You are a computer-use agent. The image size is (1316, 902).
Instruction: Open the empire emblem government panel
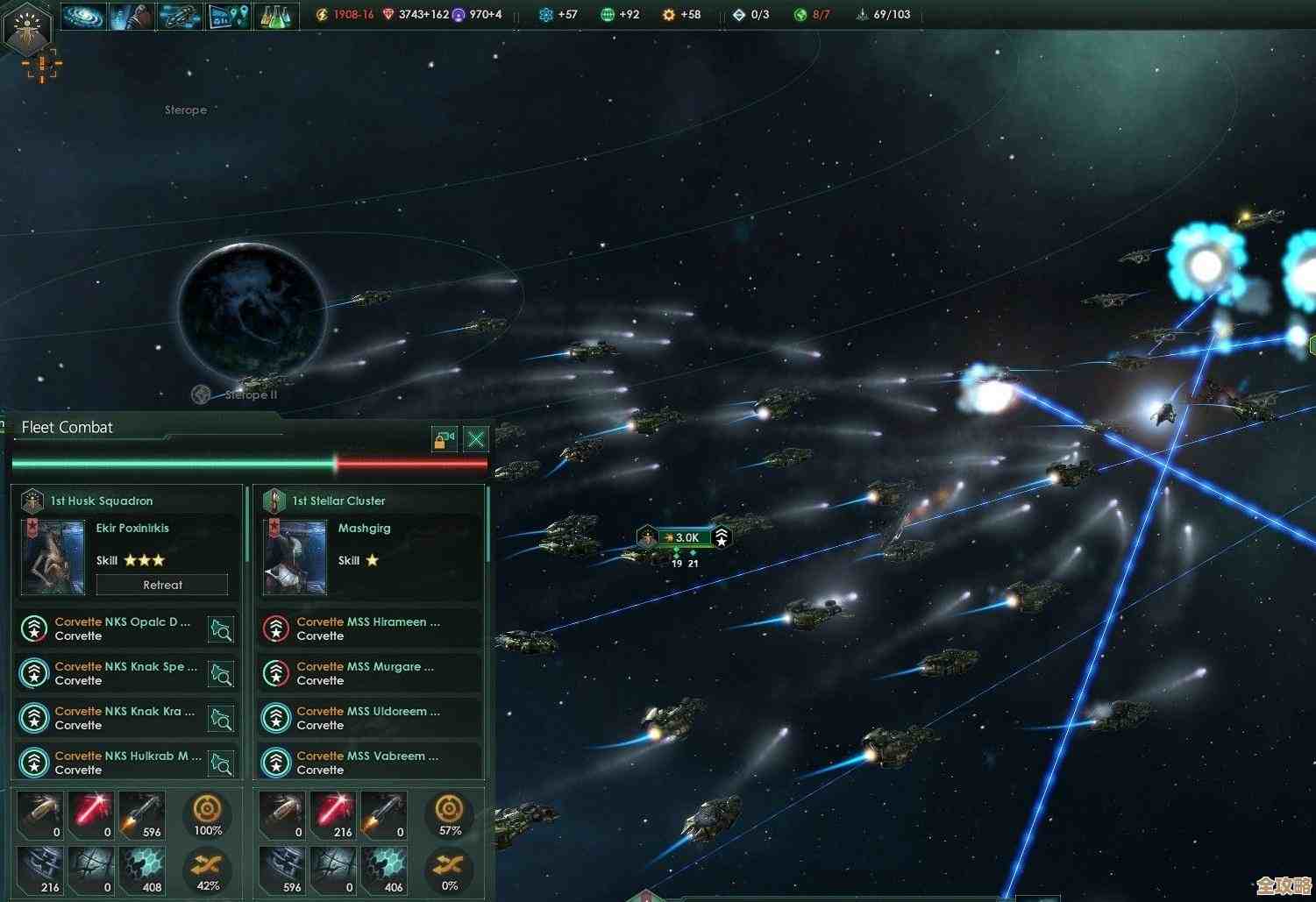[x=29, y=27]
